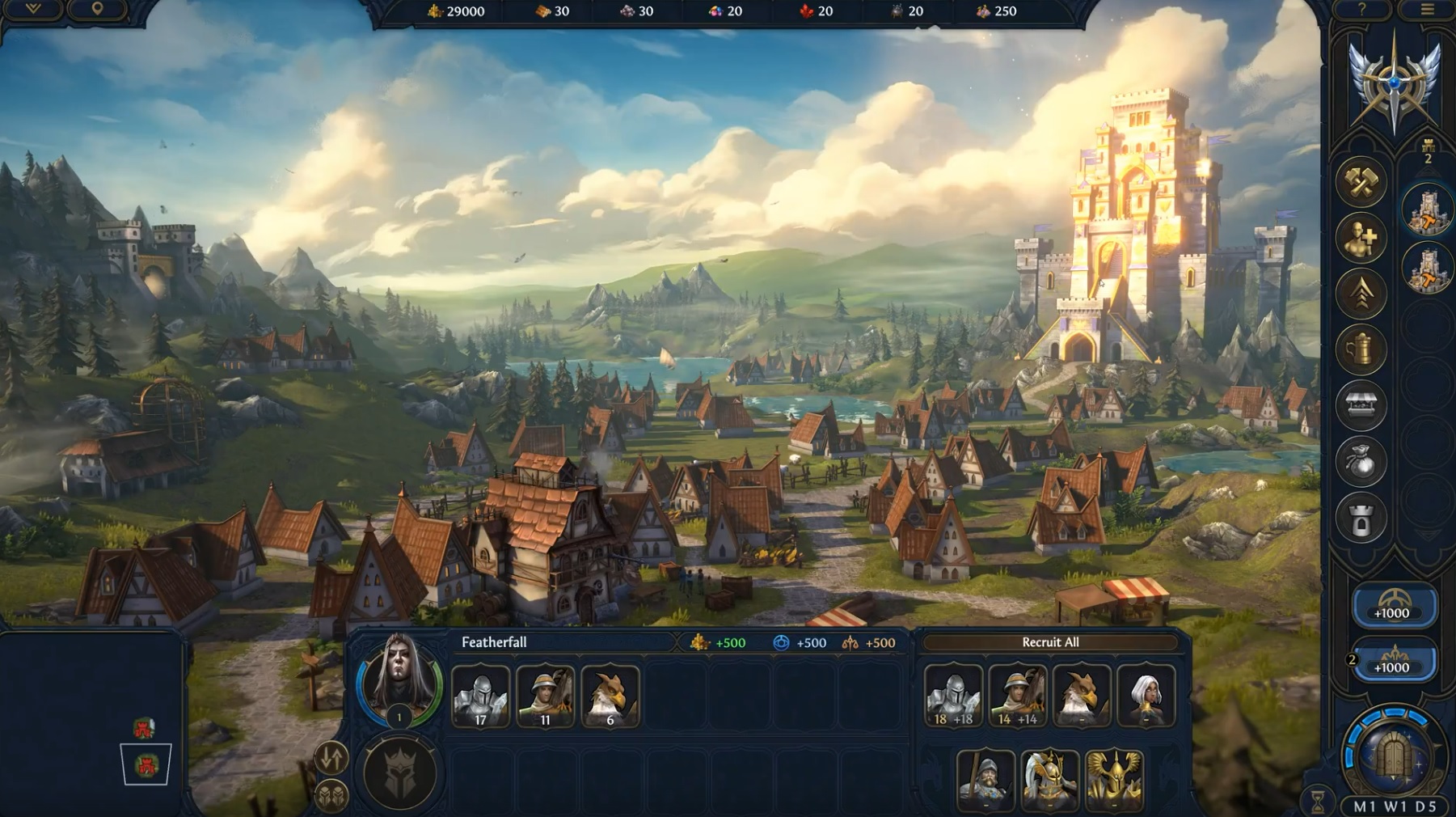Image resolution: width=1456 pixels, height=817 pixels.
Task: Open the hamburger main menu
Action: coord(1427,10)
